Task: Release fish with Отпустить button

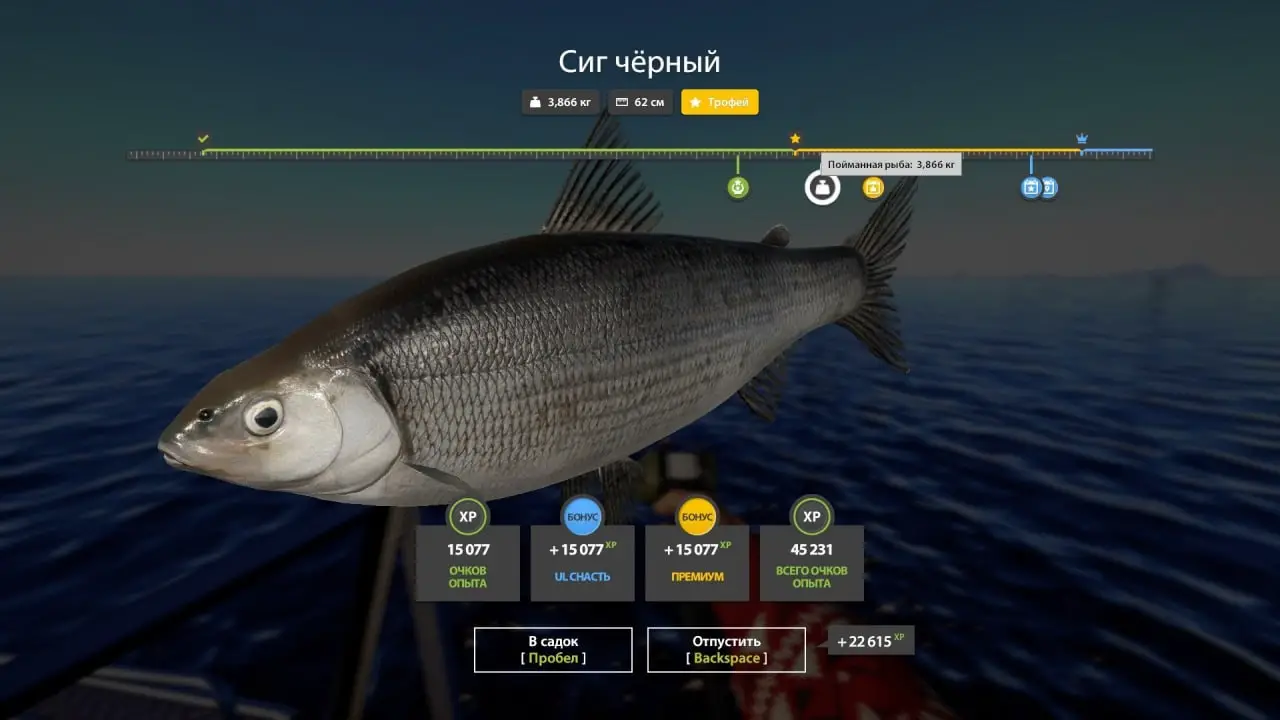Action: coord(726,649)
